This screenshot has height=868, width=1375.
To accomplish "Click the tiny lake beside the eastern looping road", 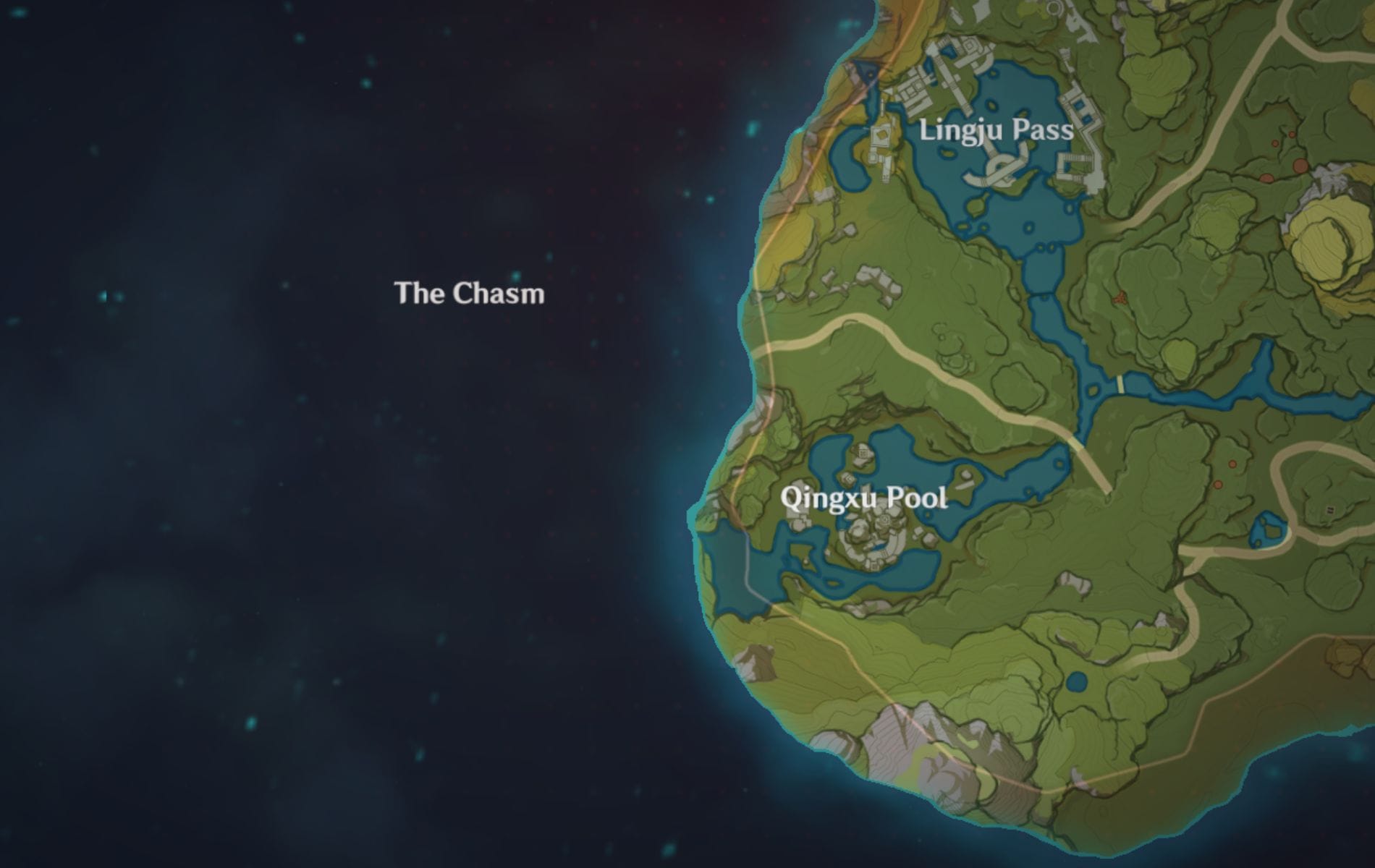I will click(1269, 528).
